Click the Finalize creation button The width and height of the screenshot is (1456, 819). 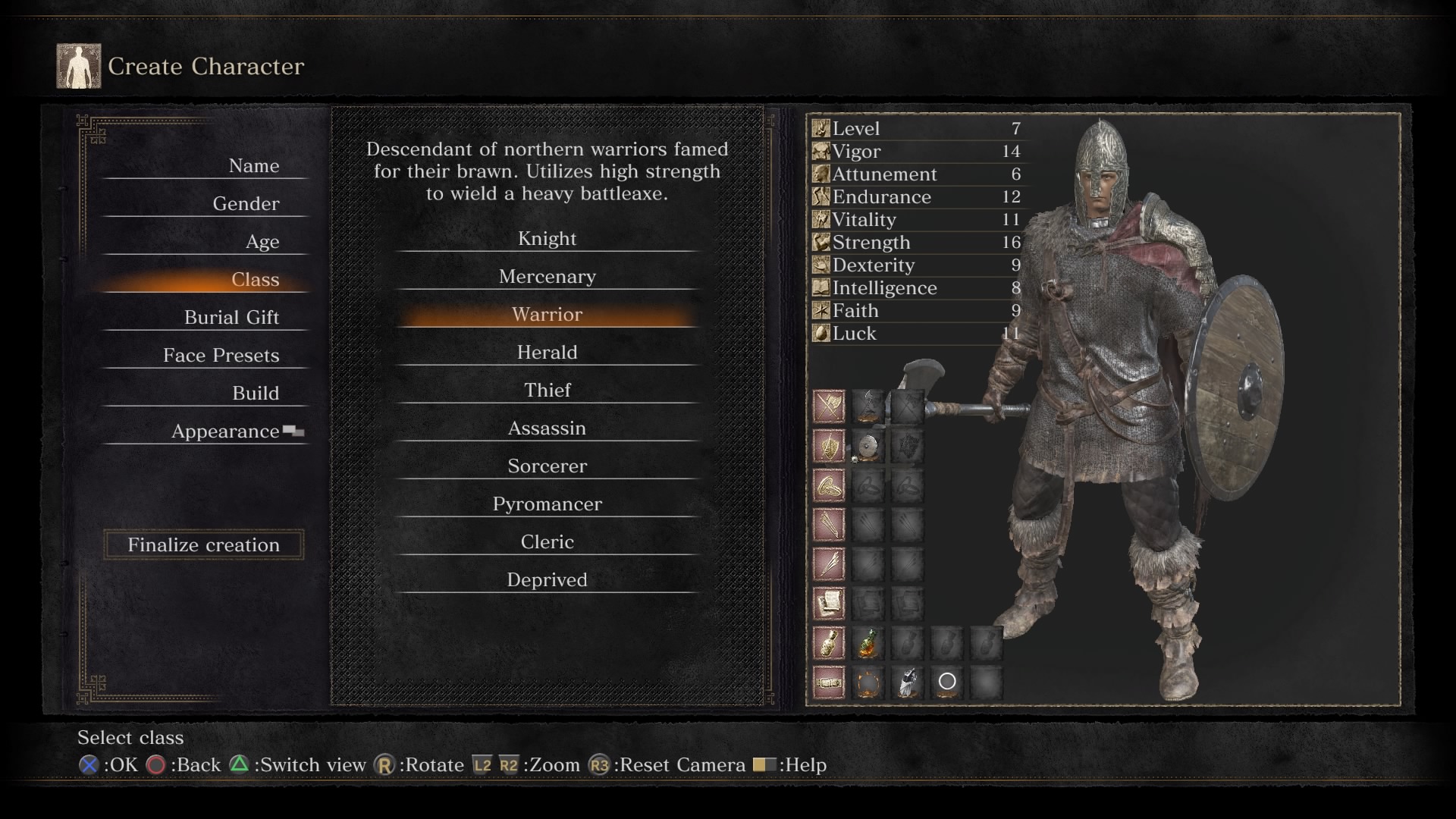[x=203, y=544]
